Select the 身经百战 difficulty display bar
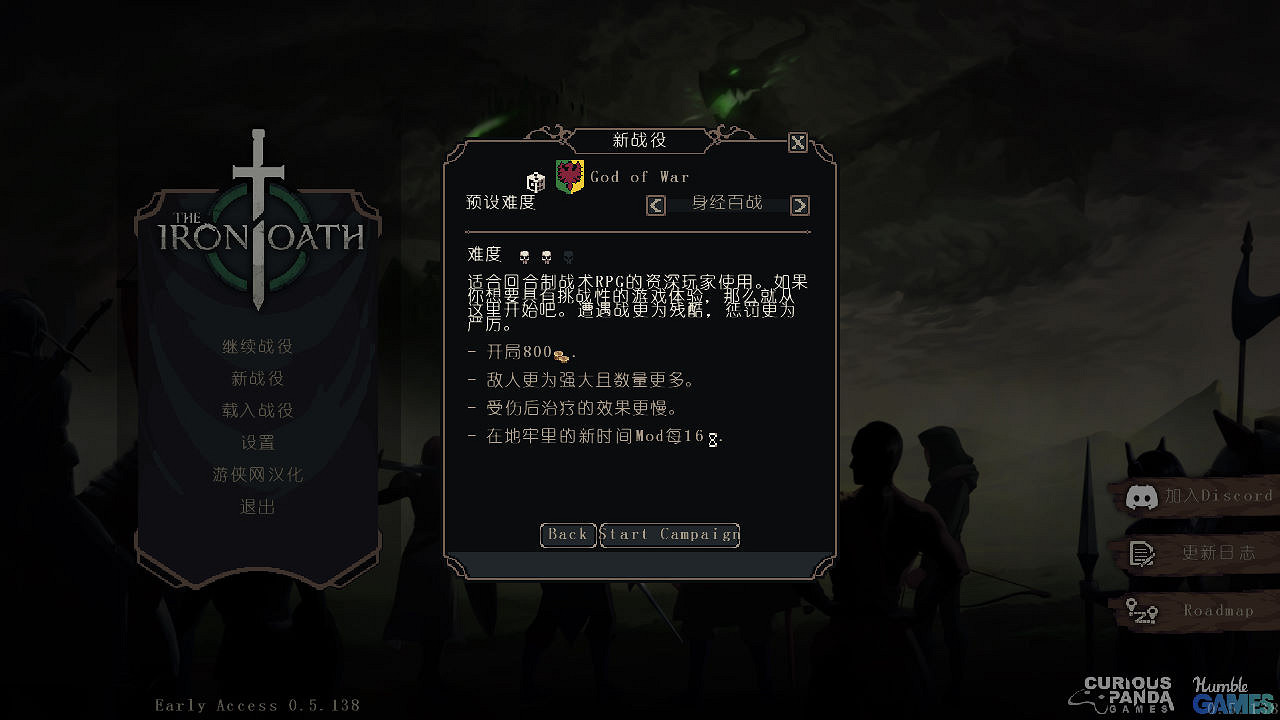The image size is (1280, 720). point(727,203)
